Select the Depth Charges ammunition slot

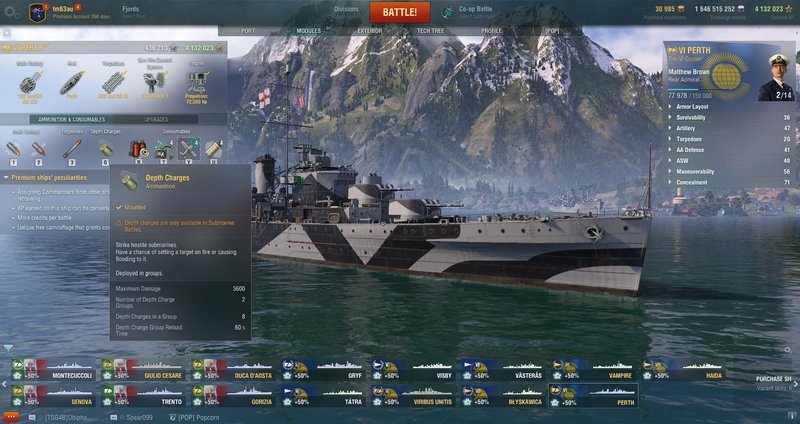coord(105,150)
